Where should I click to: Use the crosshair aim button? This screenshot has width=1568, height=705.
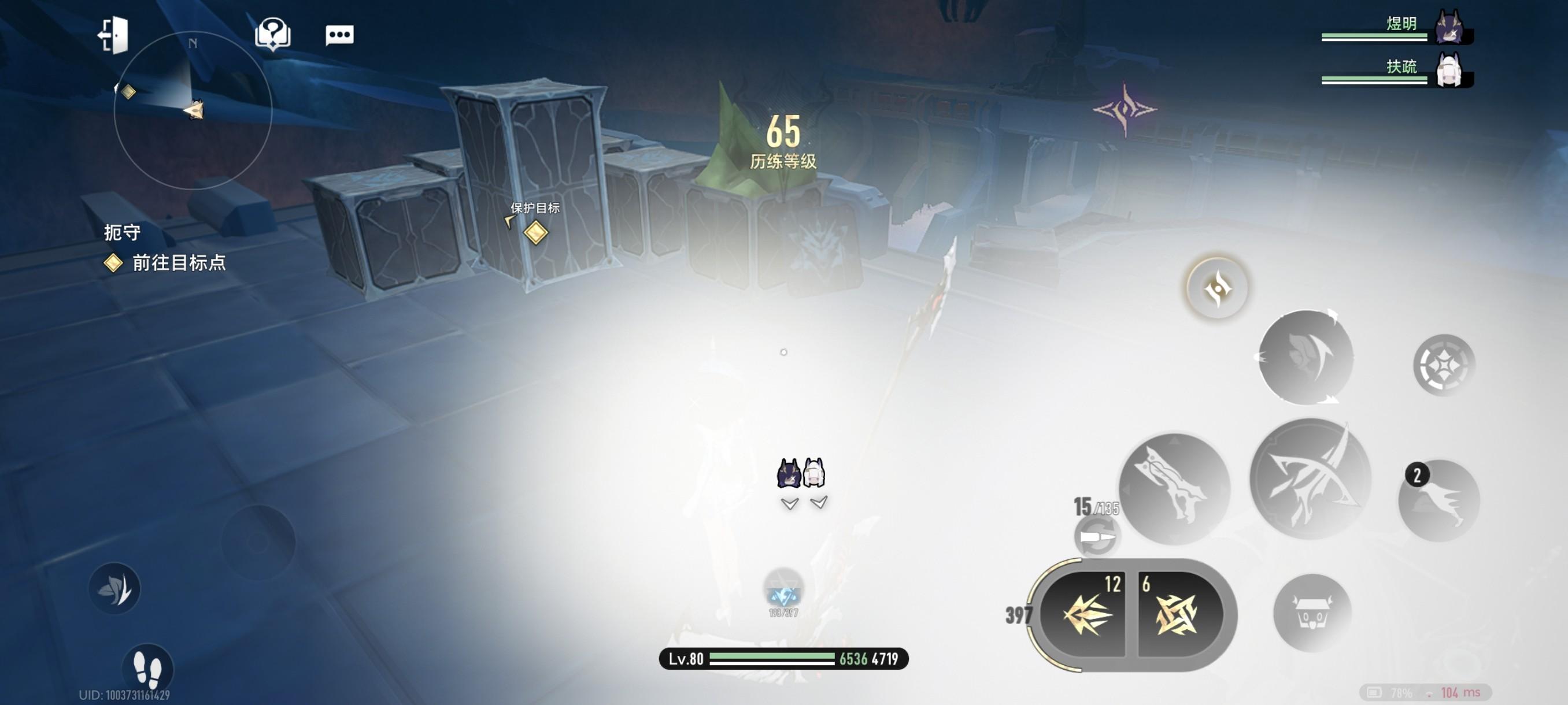point(1443,365)
